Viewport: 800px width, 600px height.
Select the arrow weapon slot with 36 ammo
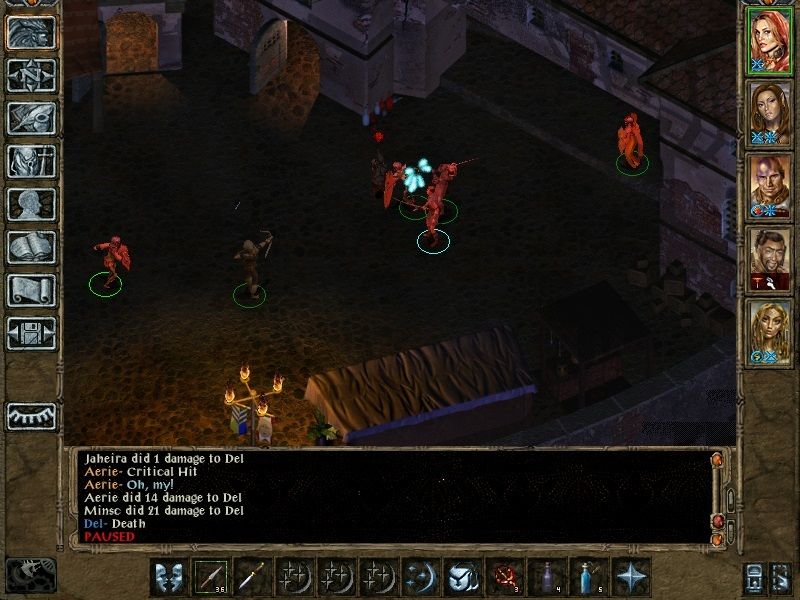(212, 577)
